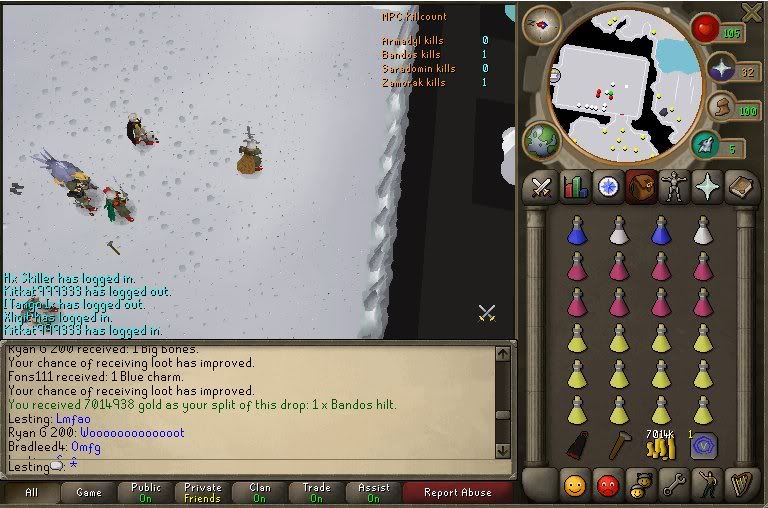Open the worn equipment tab
The width and height of the screenshot is (768, 508).
675,188
